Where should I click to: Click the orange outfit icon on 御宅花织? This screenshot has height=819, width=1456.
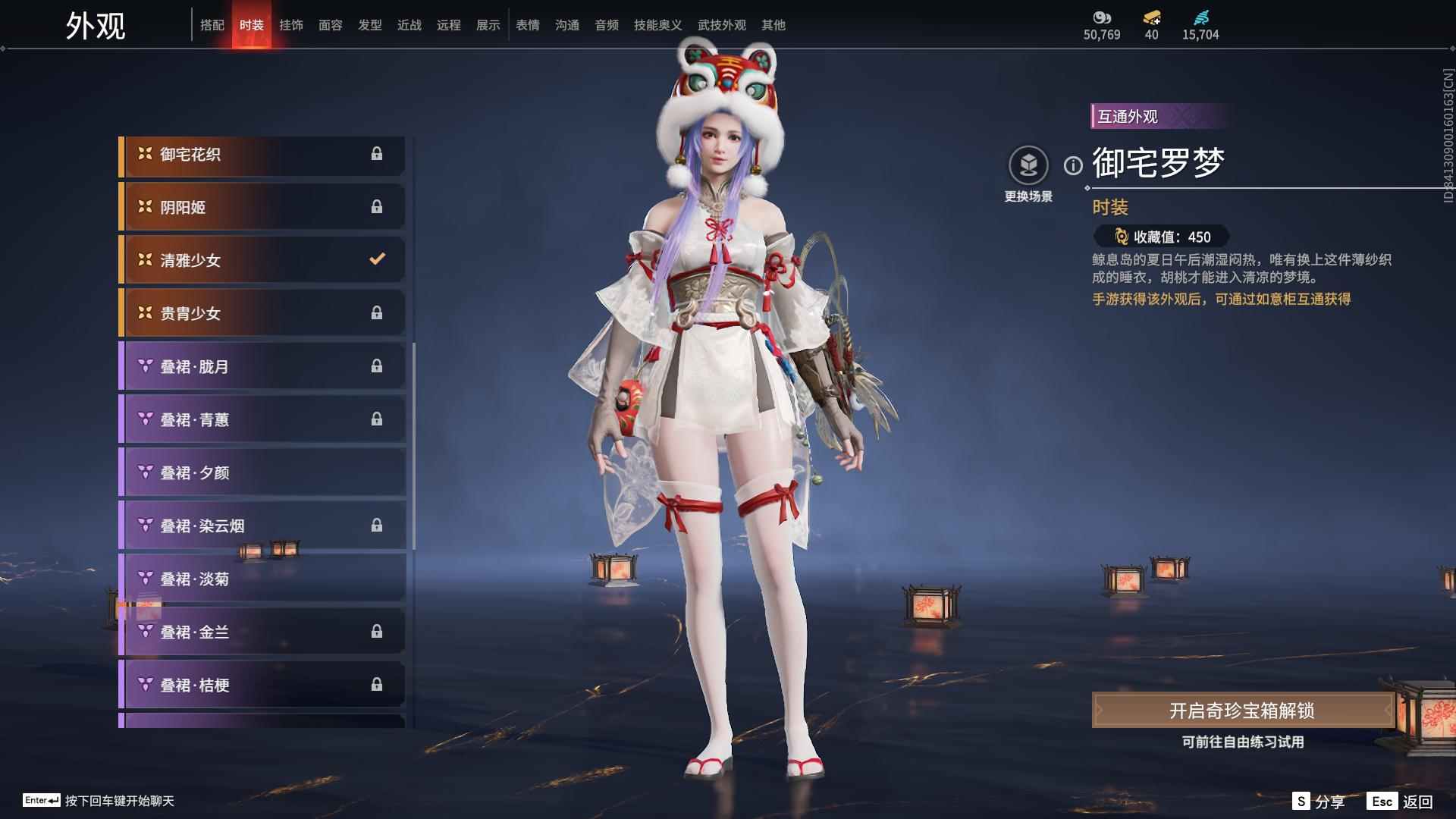[143, 154]
